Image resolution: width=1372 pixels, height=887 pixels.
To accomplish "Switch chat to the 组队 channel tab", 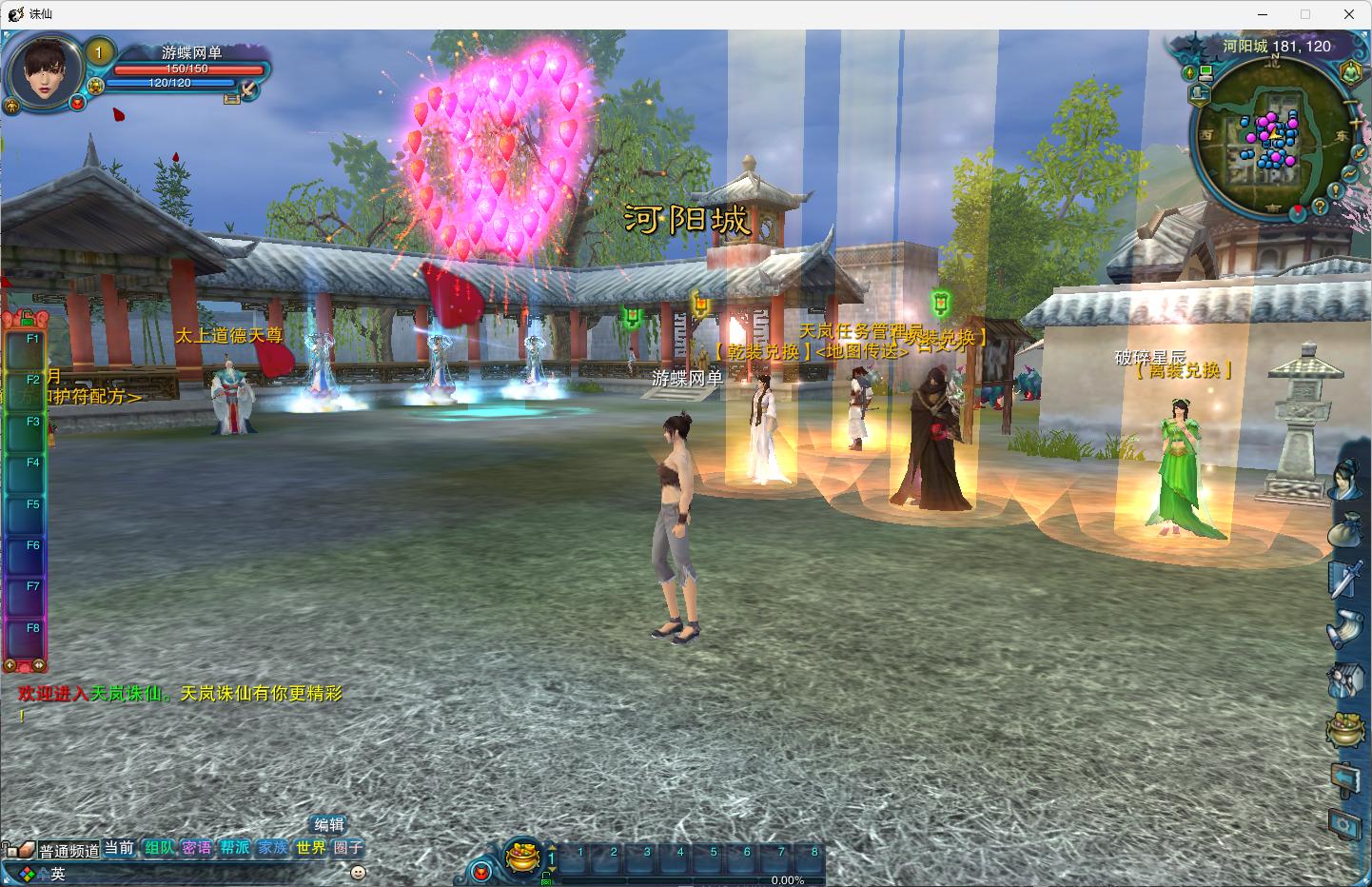I will tap(159, 847).
